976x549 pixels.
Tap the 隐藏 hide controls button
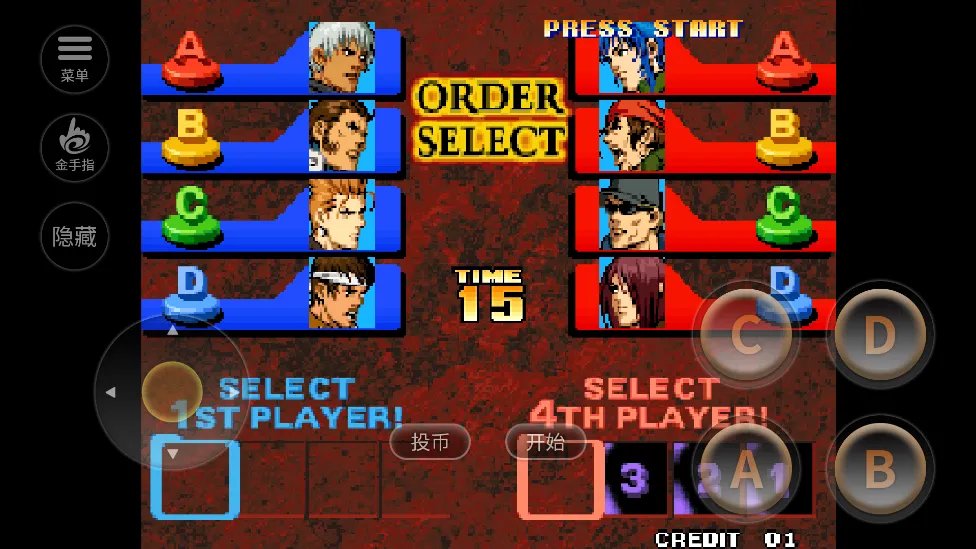coord(75,236)
